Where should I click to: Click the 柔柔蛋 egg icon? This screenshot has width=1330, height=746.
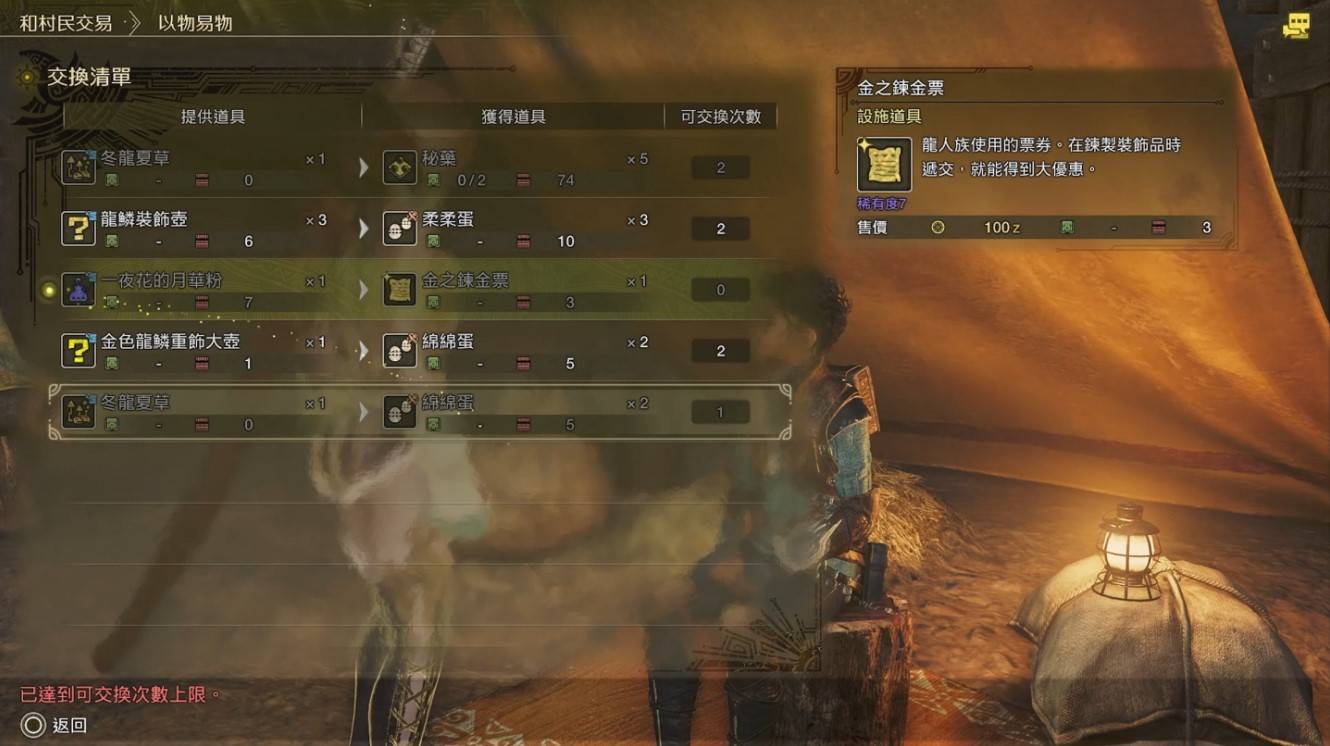click(399, 228)
